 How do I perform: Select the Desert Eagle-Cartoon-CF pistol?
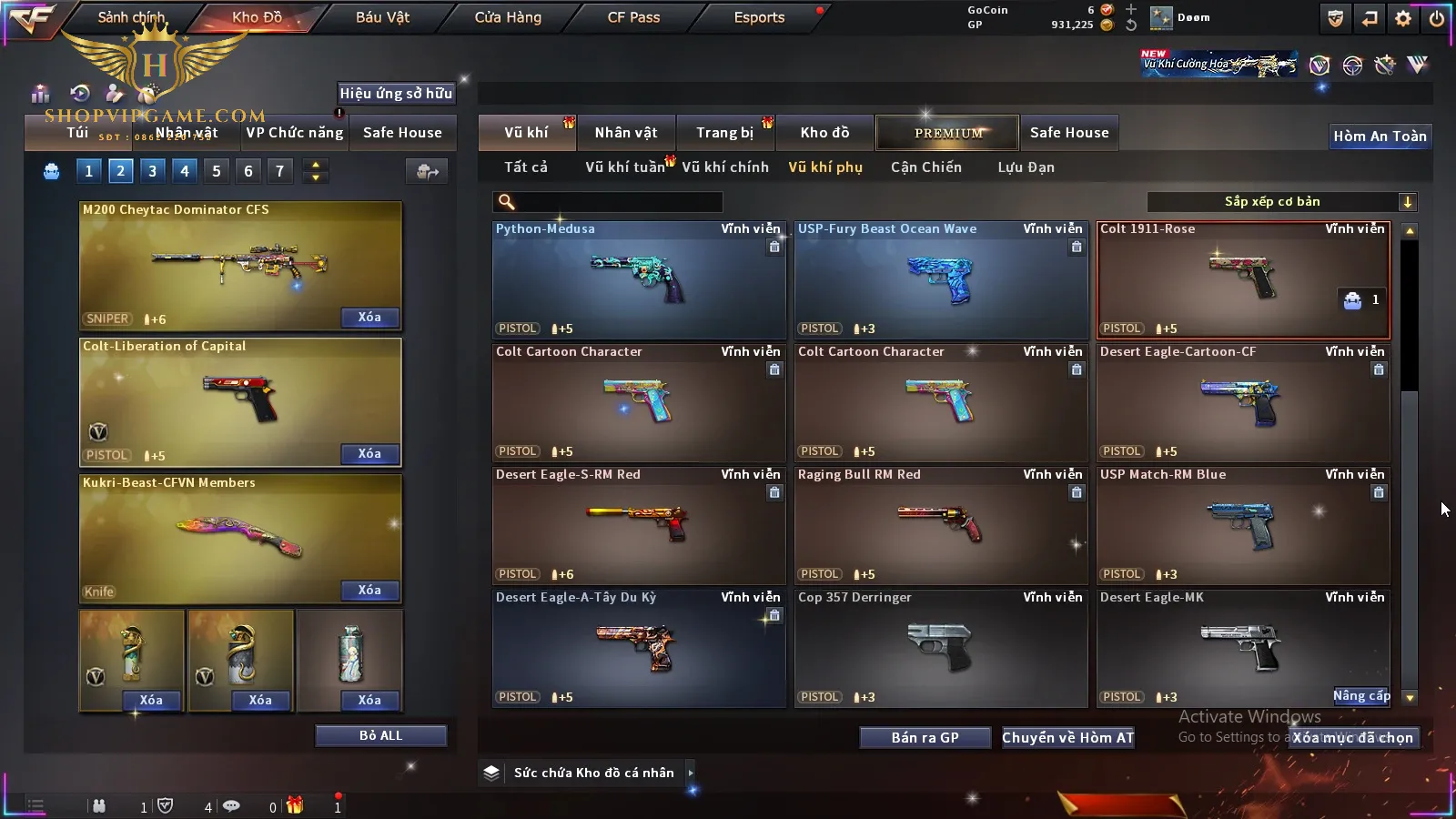(x=1242, y=403)
